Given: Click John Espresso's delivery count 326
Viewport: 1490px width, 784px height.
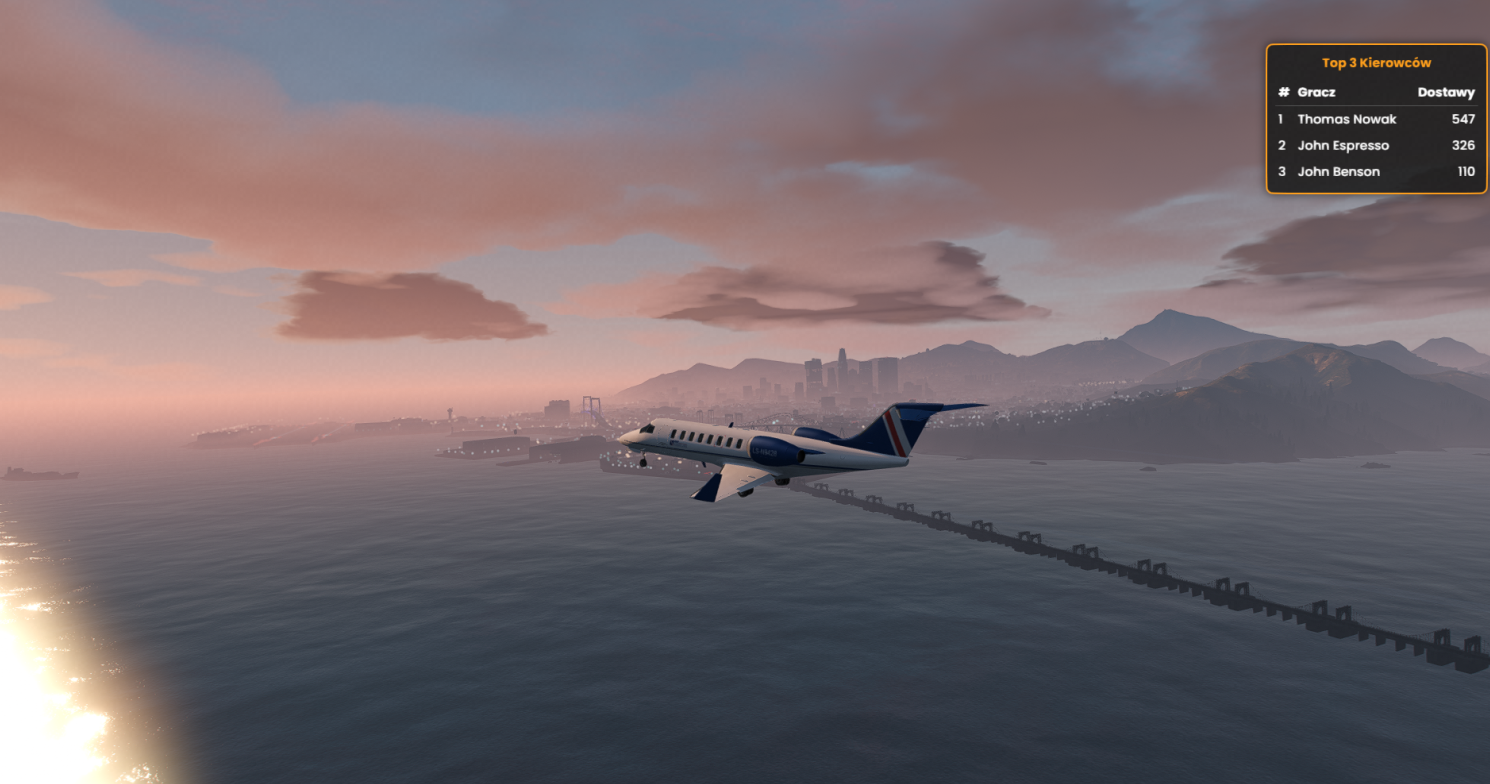Looking at the screenshot, I should tap(1465, 145).
